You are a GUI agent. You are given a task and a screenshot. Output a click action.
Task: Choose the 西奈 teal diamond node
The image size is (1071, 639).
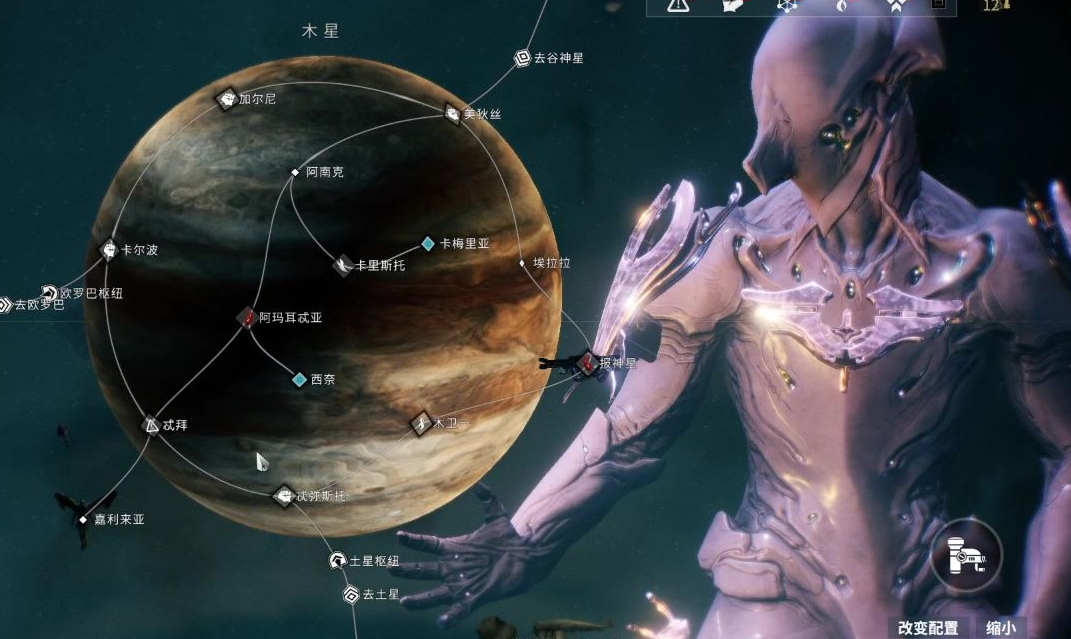point(299,379)
